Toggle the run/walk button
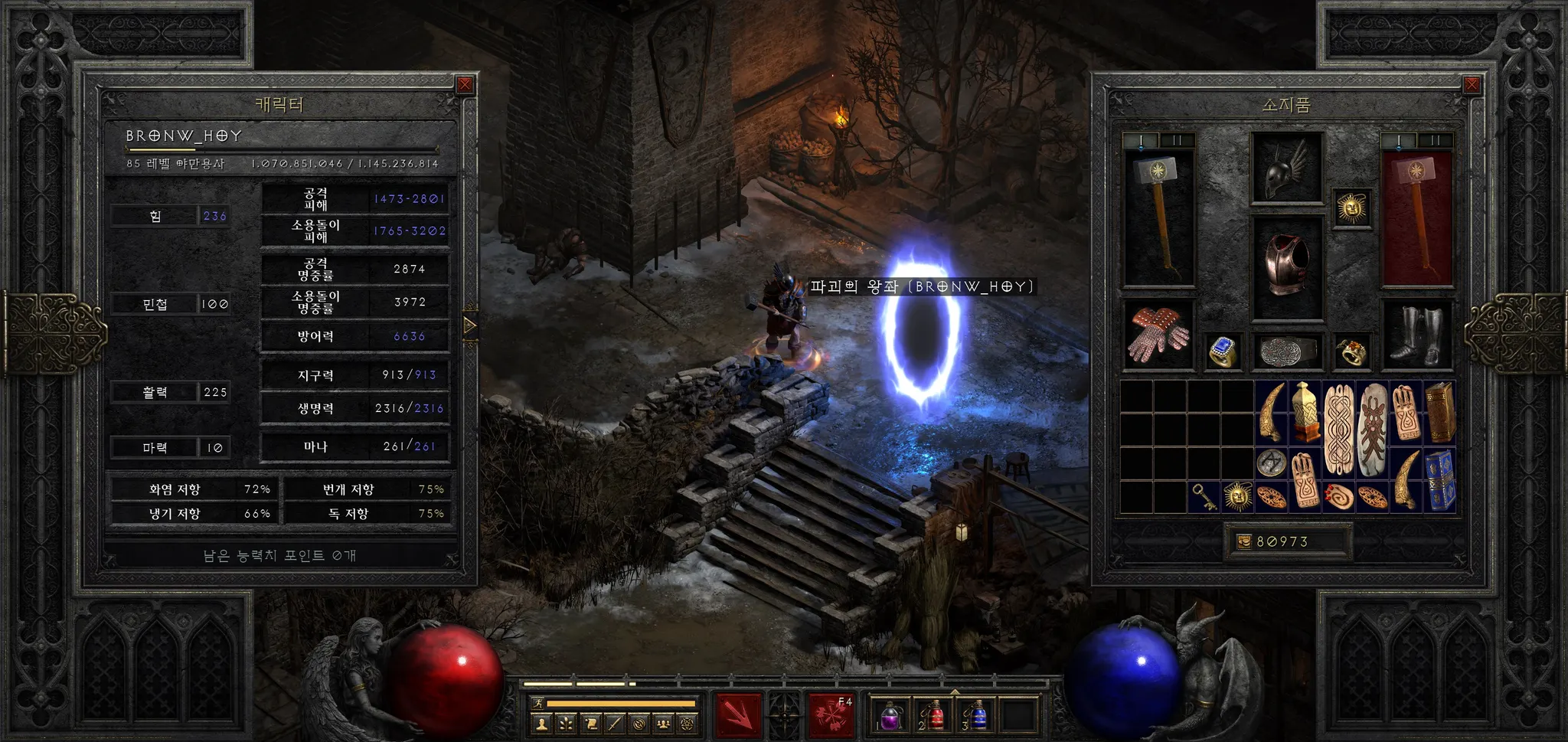The image size is (1568, 742). (538, 702)
